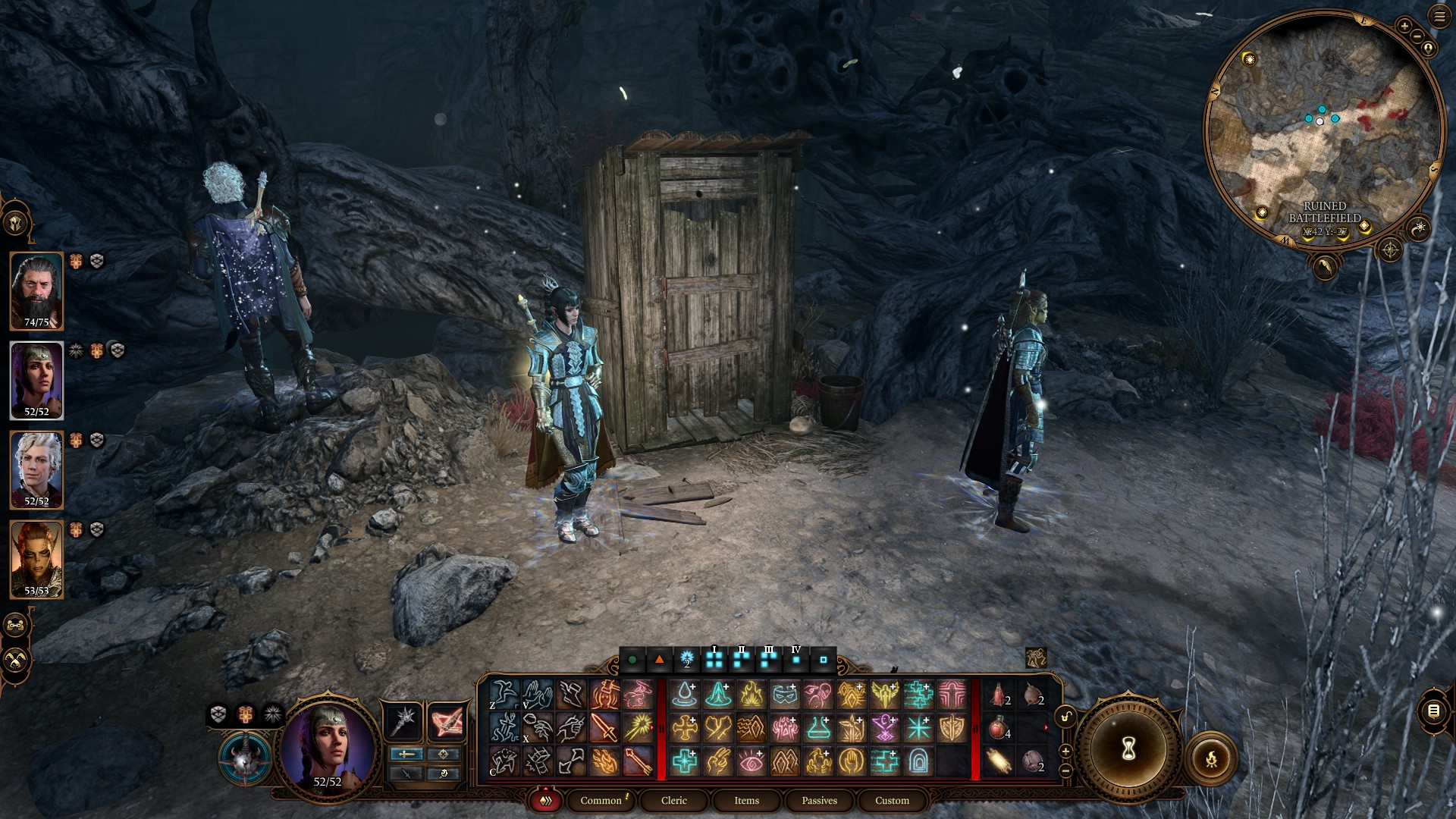Open the campfire rest button
The image size is (1456, 819).
(x=1211, y=758)
